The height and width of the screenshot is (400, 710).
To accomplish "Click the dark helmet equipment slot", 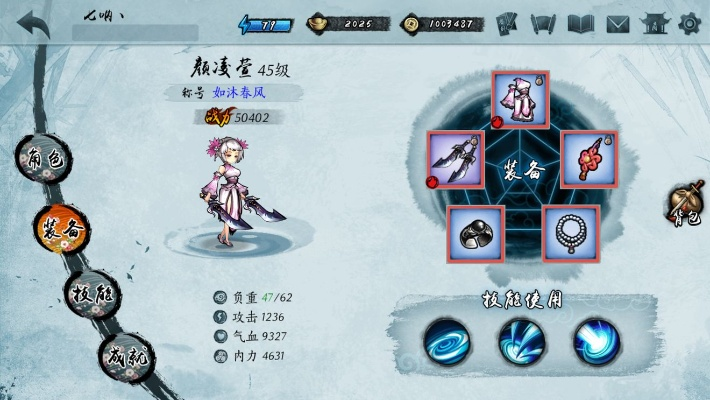I will tap(475, 234).
